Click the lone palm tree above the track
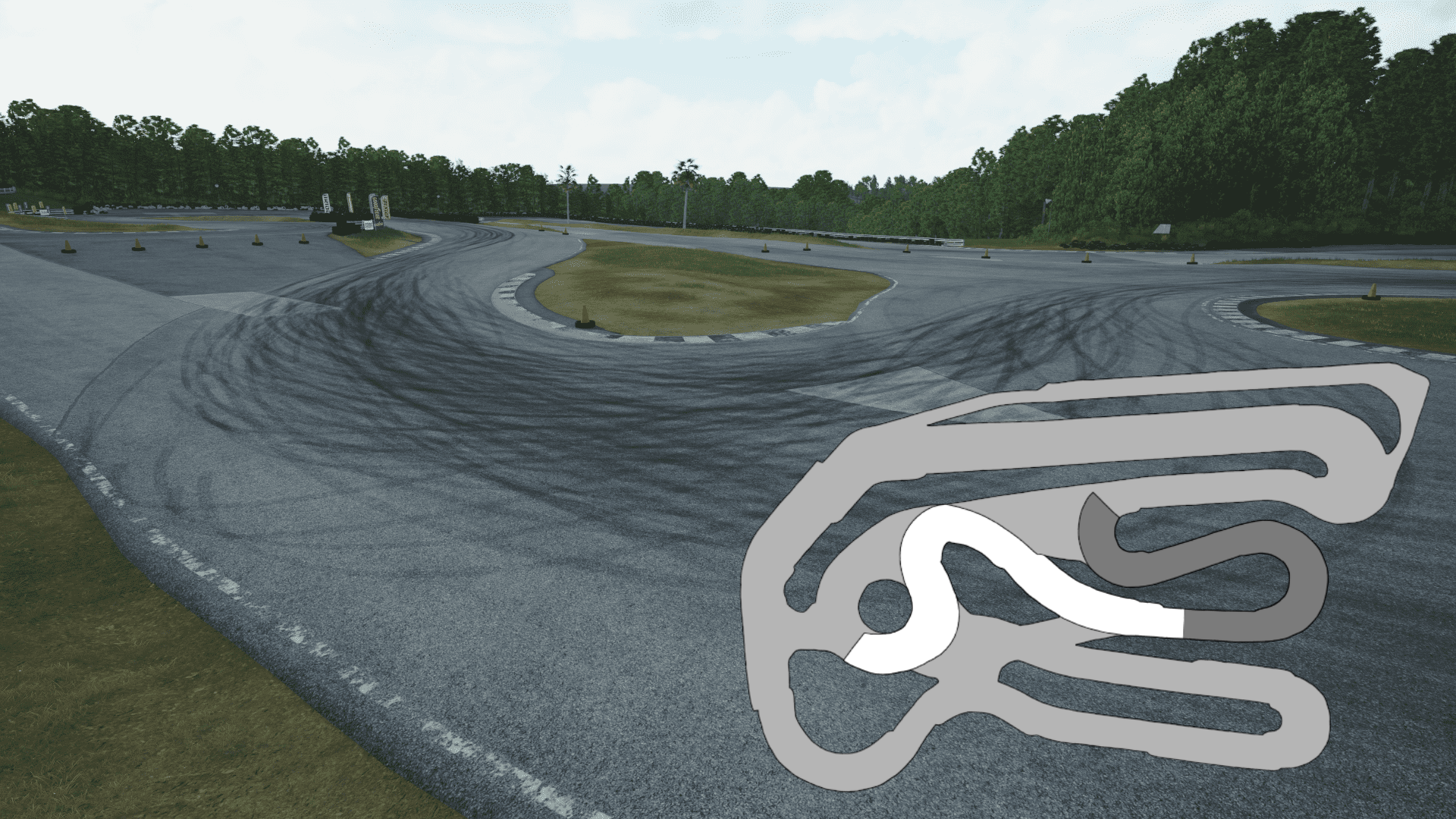This screenshot has height=819, width=1456. (x=685, y=171)
